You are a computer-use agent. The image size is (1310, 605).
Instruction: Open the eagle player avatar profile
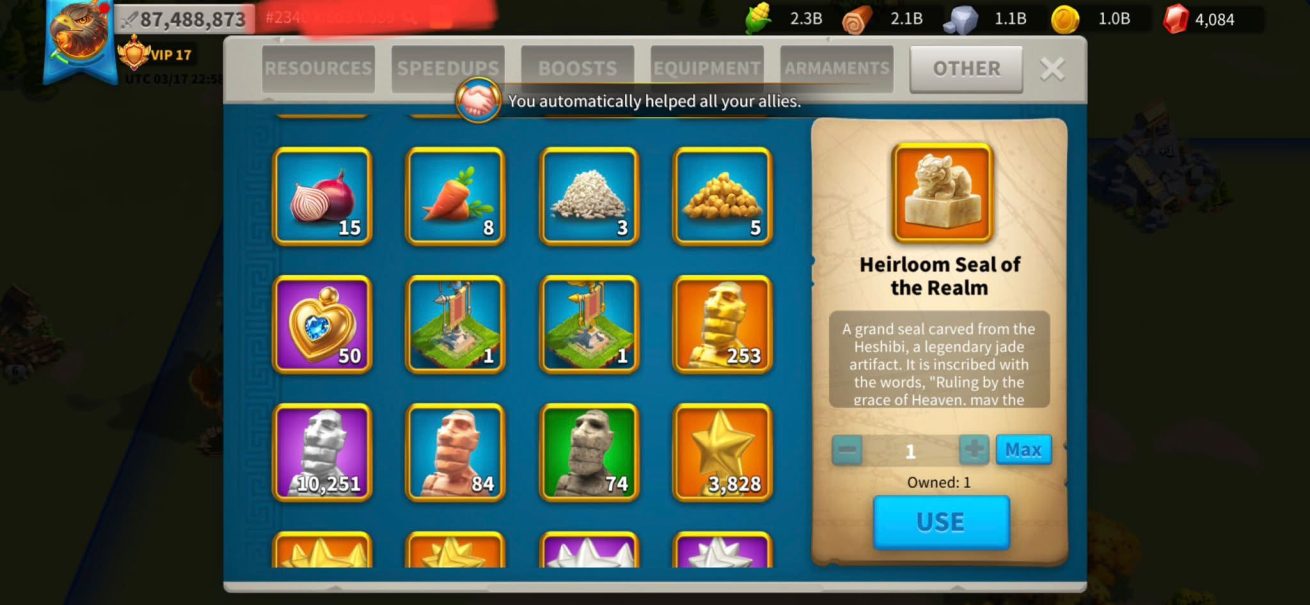79,35
